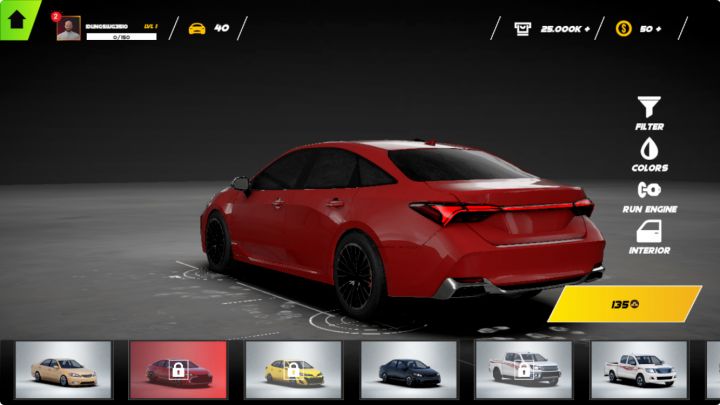Pick the dark blue sedan thumbnail
Image resolution: width=720 pixels, height=405 pixels.
point(408,370)
